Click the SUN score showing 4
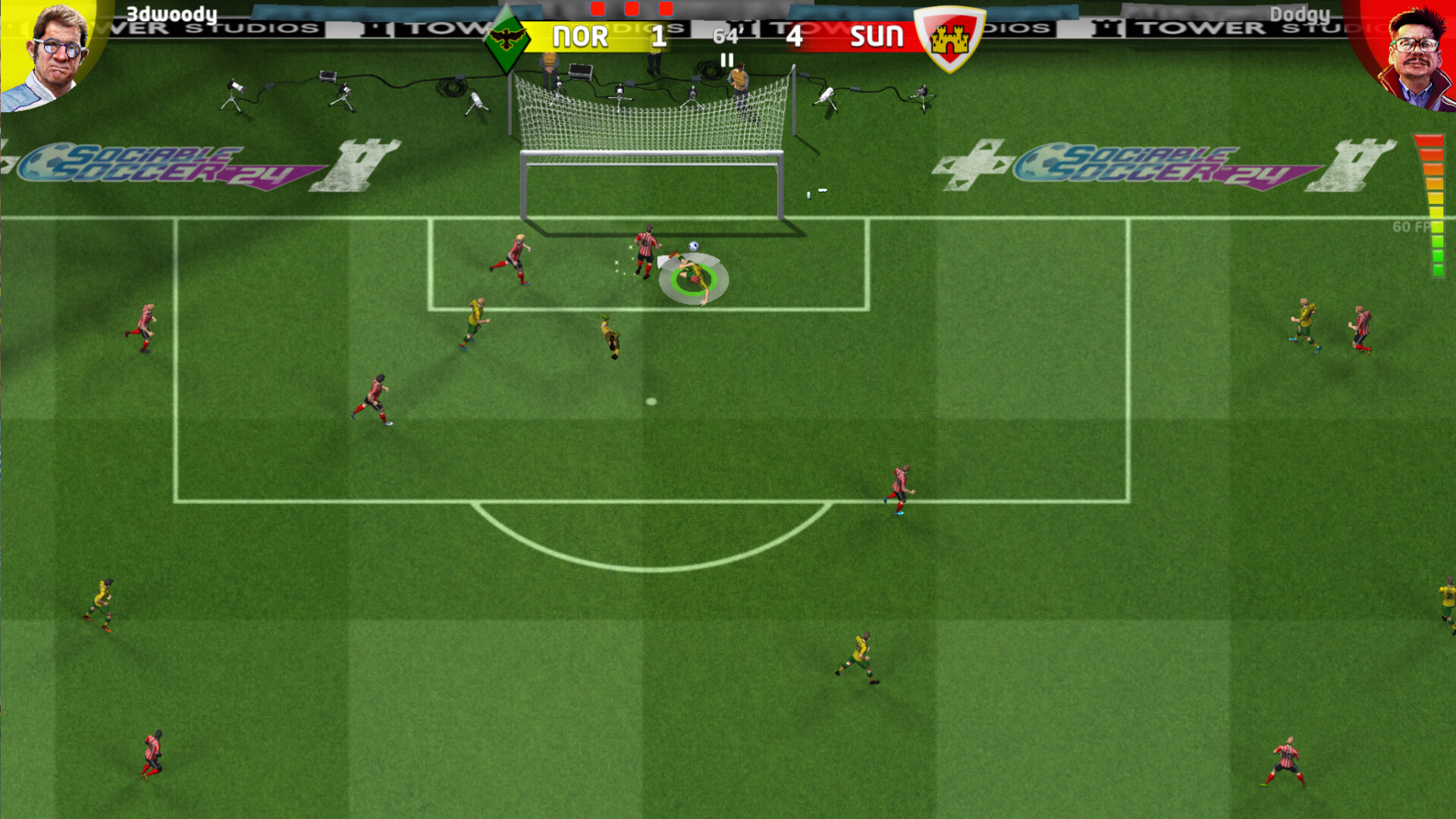The width and height of the screenshot is (1456, 819). tap(795, 37)
